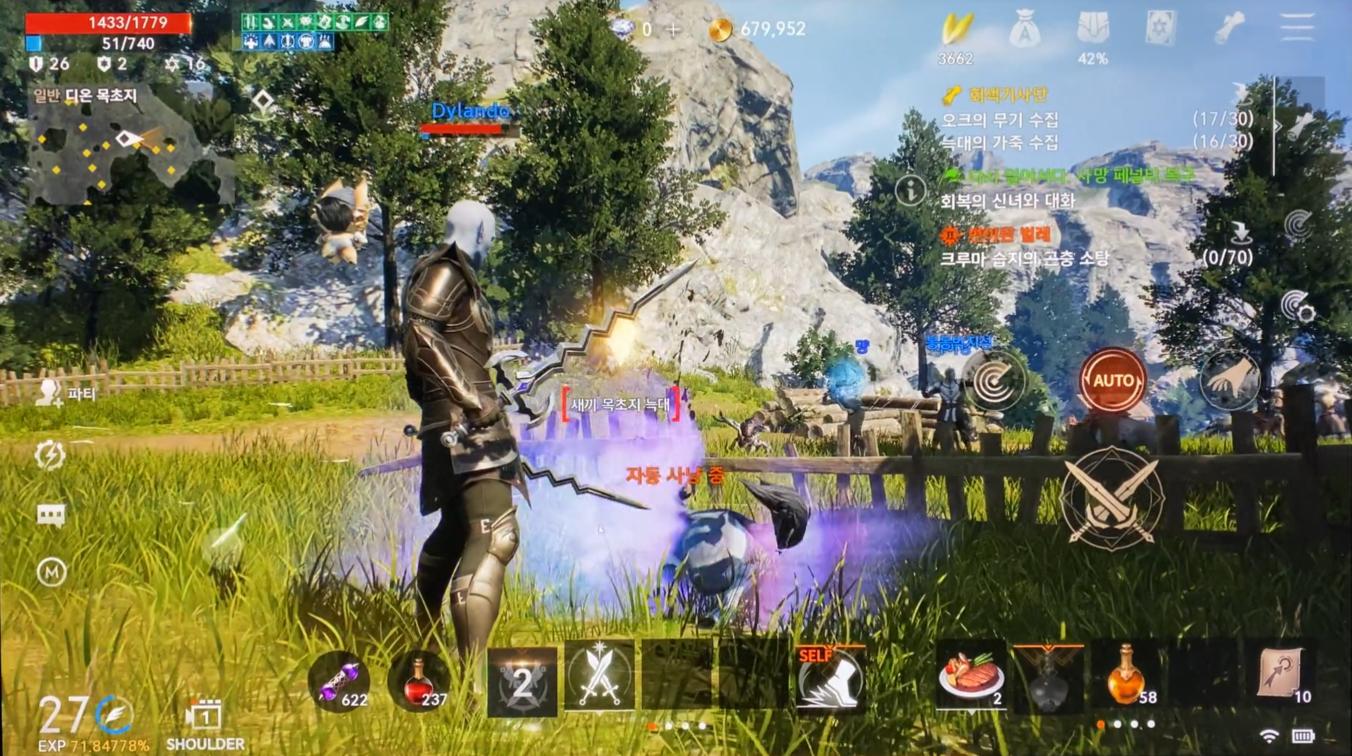Select the 회복의 신녀와 대화 quest entry

coord(1007,201)
